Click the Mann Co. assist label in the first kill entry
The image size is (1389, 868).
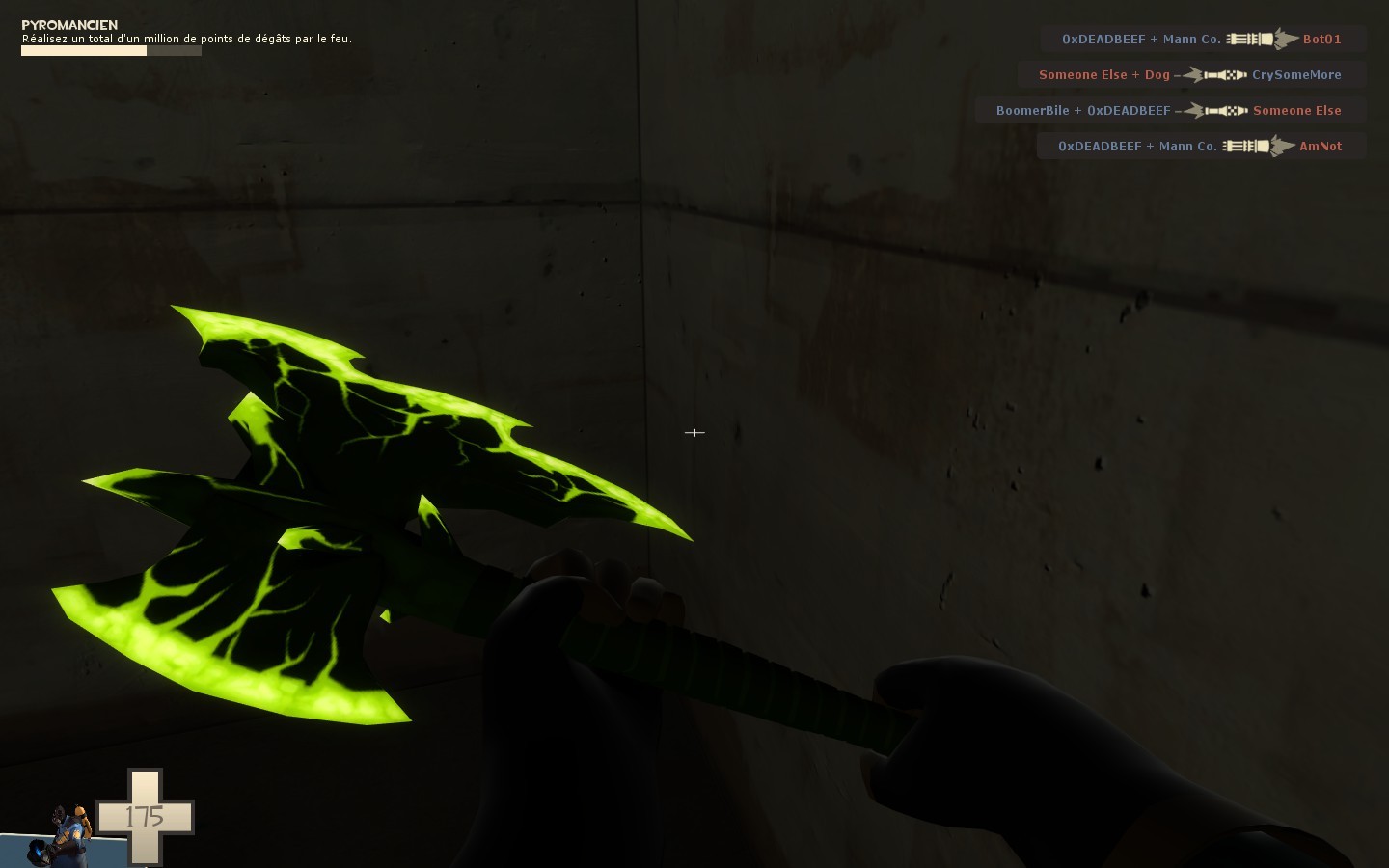(1192, 39)
